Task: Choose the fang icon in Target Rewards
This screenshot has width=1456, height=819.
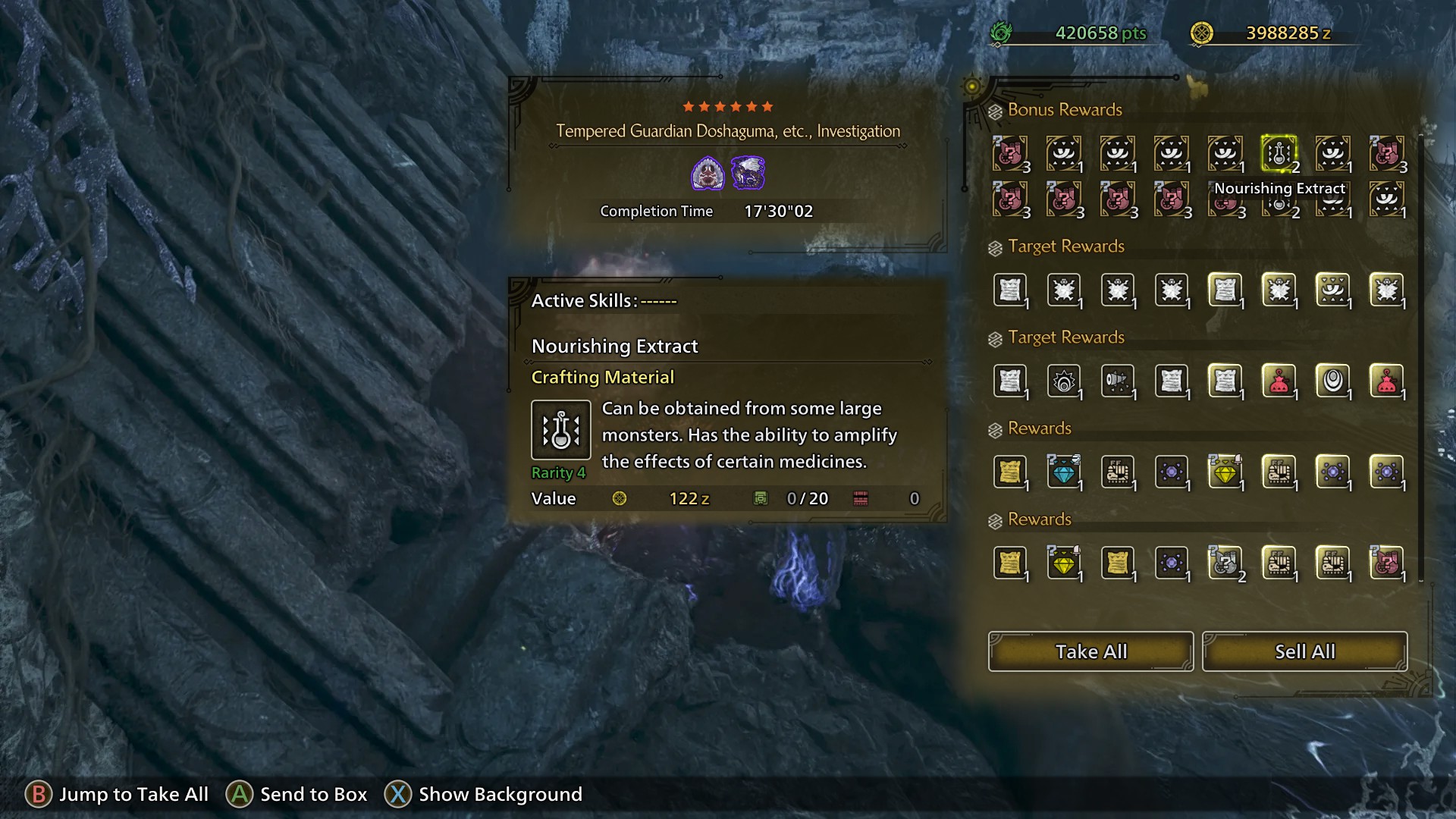Action: 1332,290
